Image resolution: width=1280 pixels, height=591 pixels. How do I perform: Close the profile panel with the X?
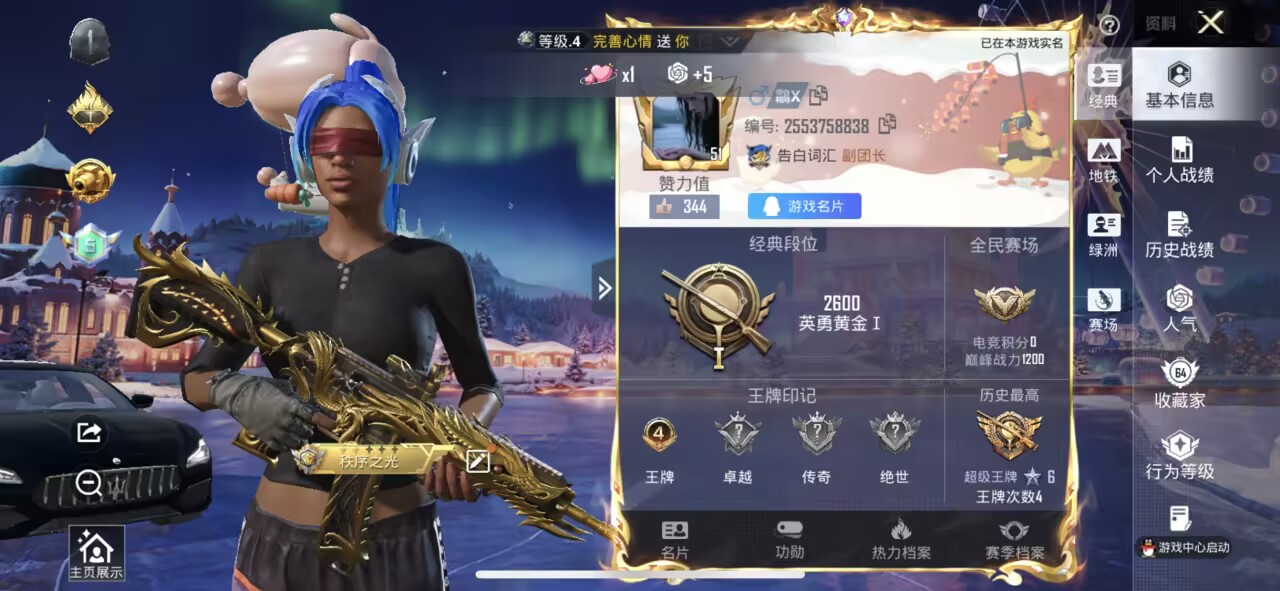pos(1210,23)
